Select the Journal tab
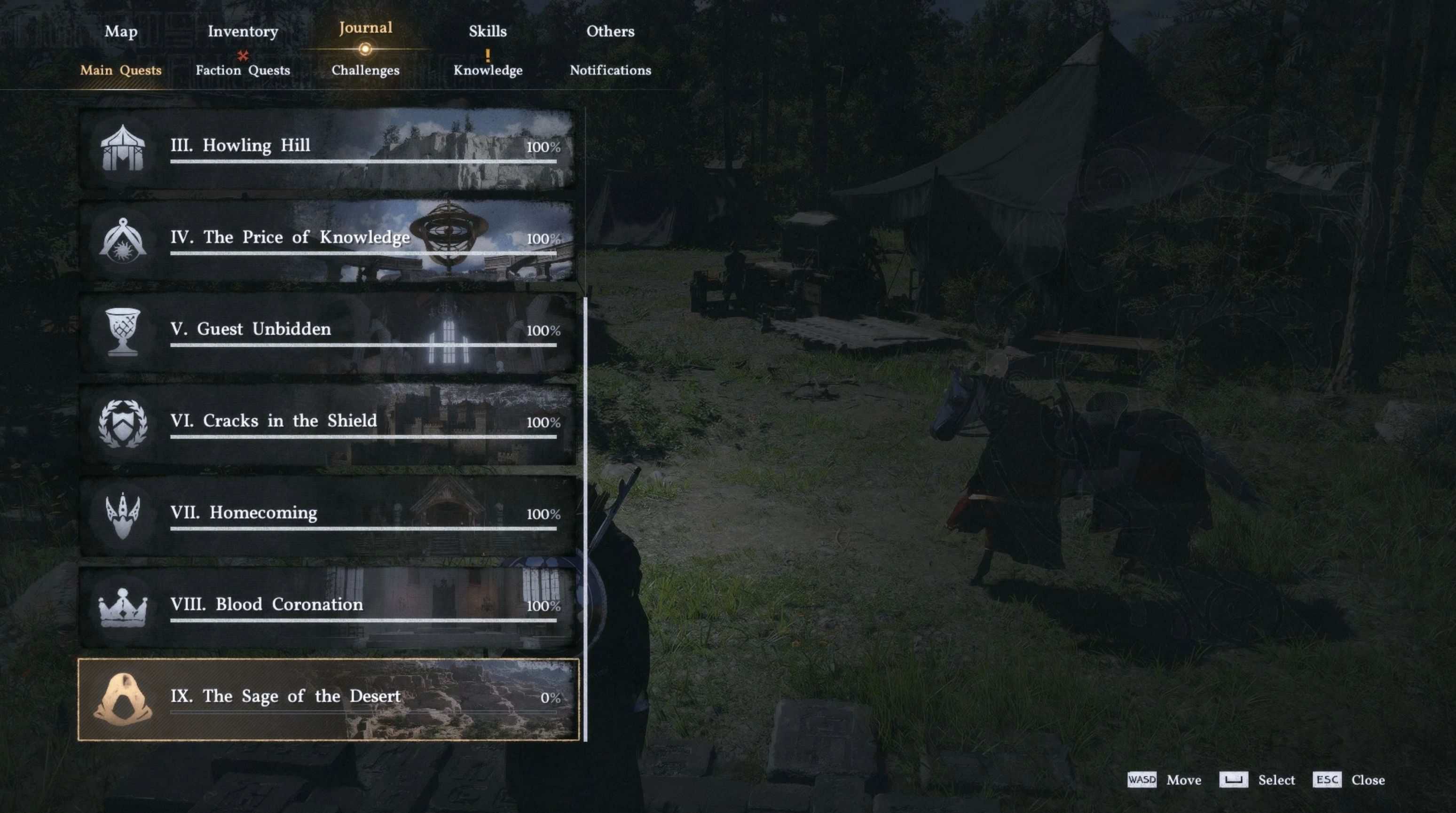 tap(365, 28)
